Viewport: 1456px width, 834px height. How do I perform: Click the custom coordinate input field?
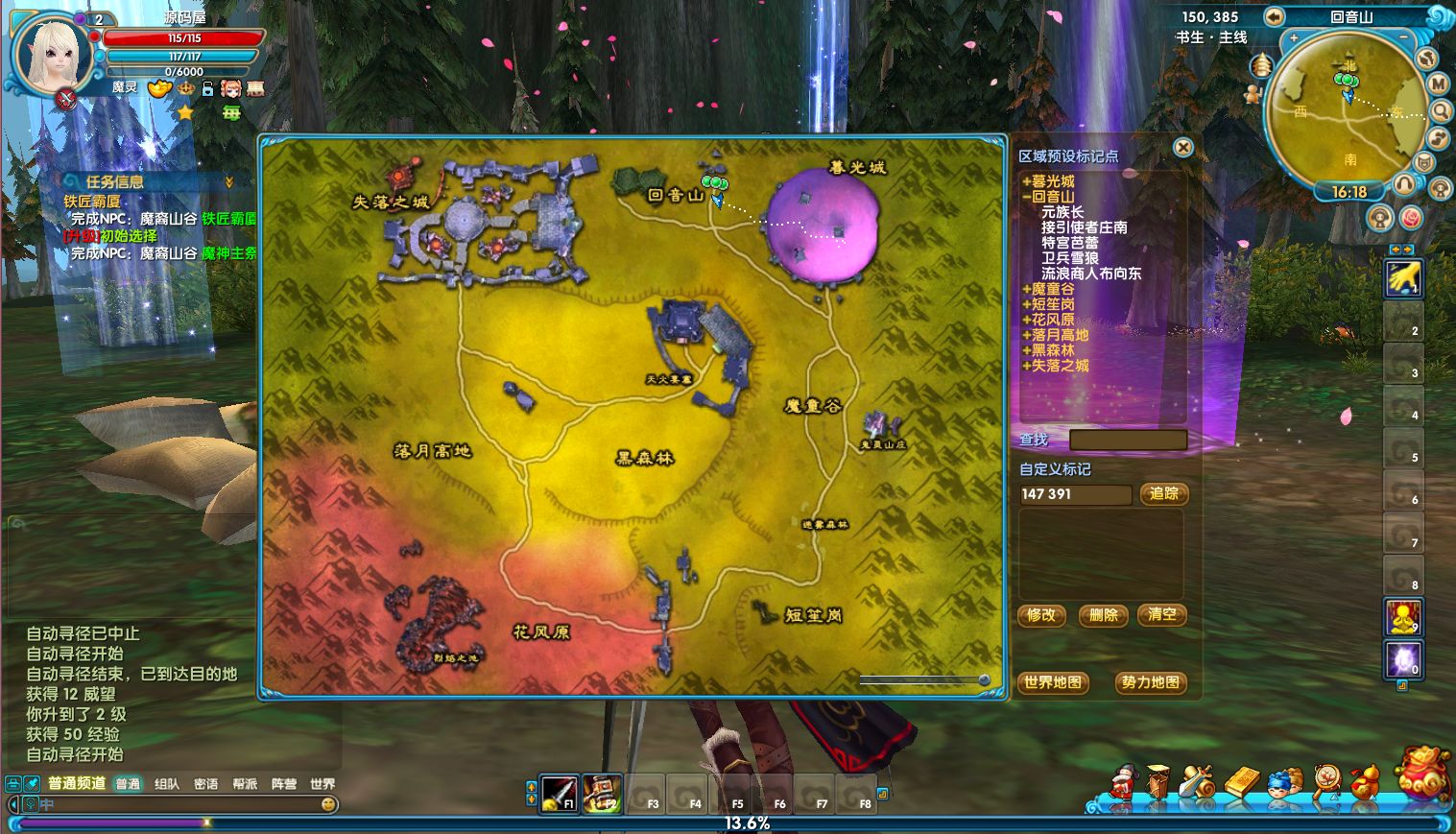tap(1075, 494)
